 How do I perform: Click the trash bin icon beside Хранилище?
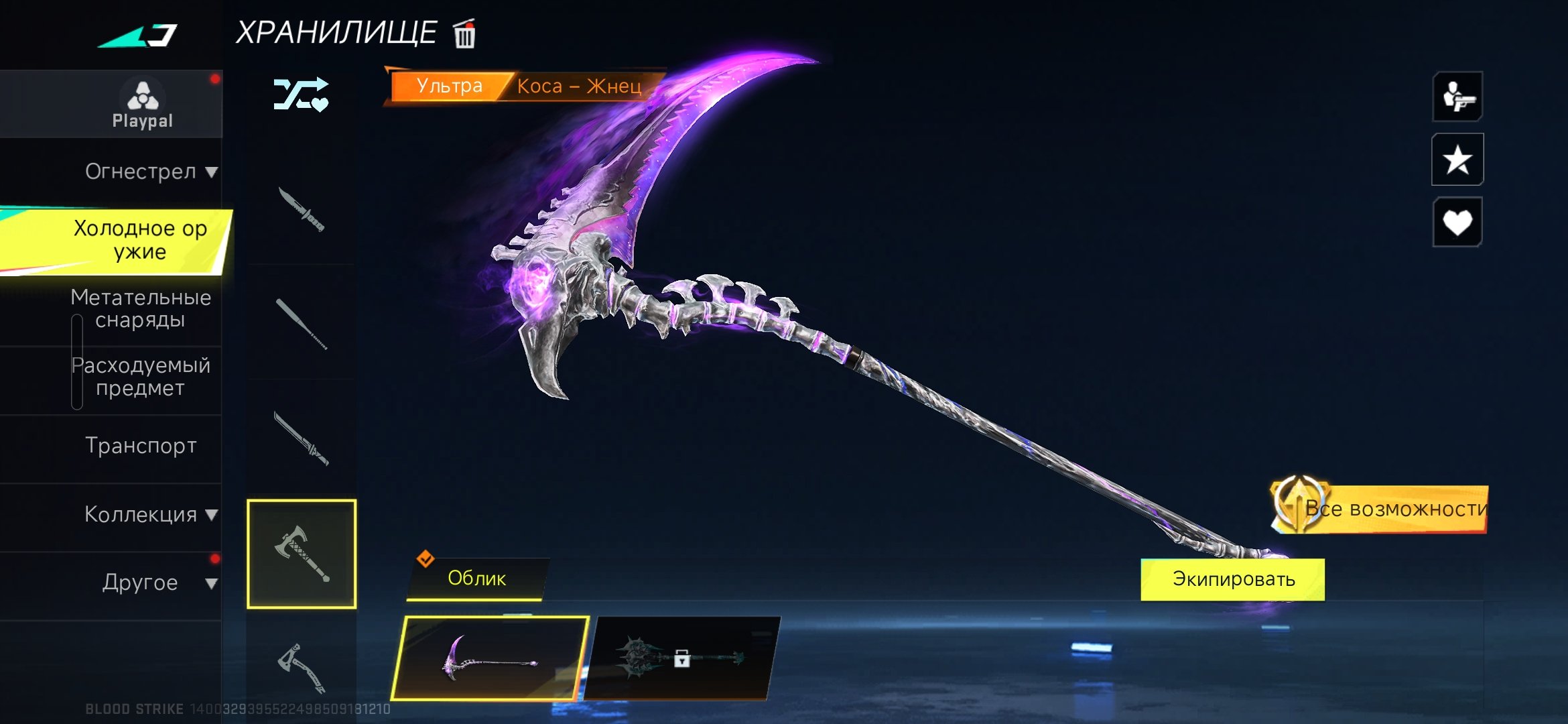(464, 34)
